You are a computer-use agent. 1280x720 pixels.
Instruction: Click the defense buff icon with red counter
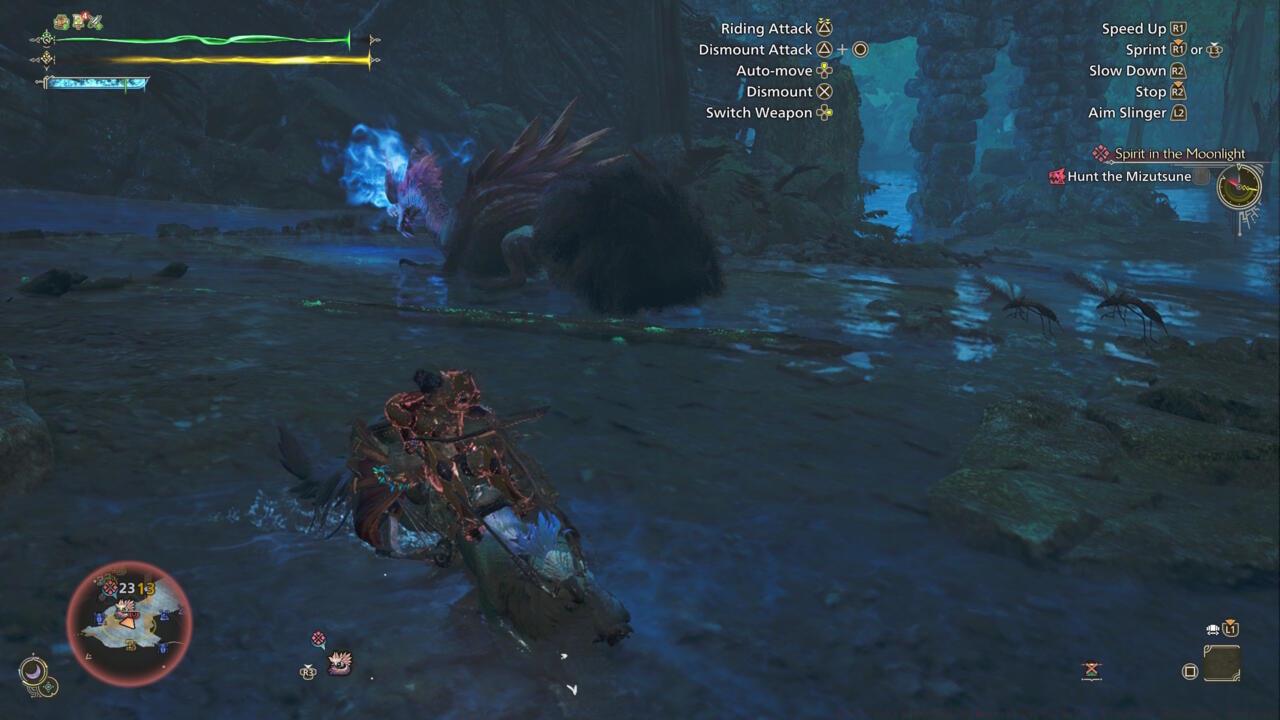78,21
